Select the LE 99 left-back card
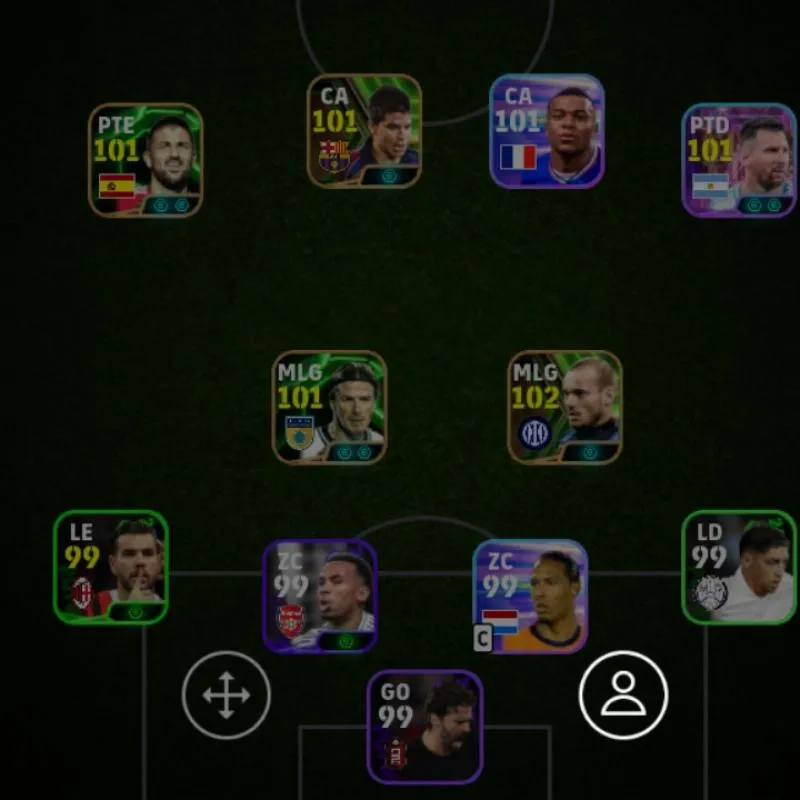800x800 pixels. point(111,567)
